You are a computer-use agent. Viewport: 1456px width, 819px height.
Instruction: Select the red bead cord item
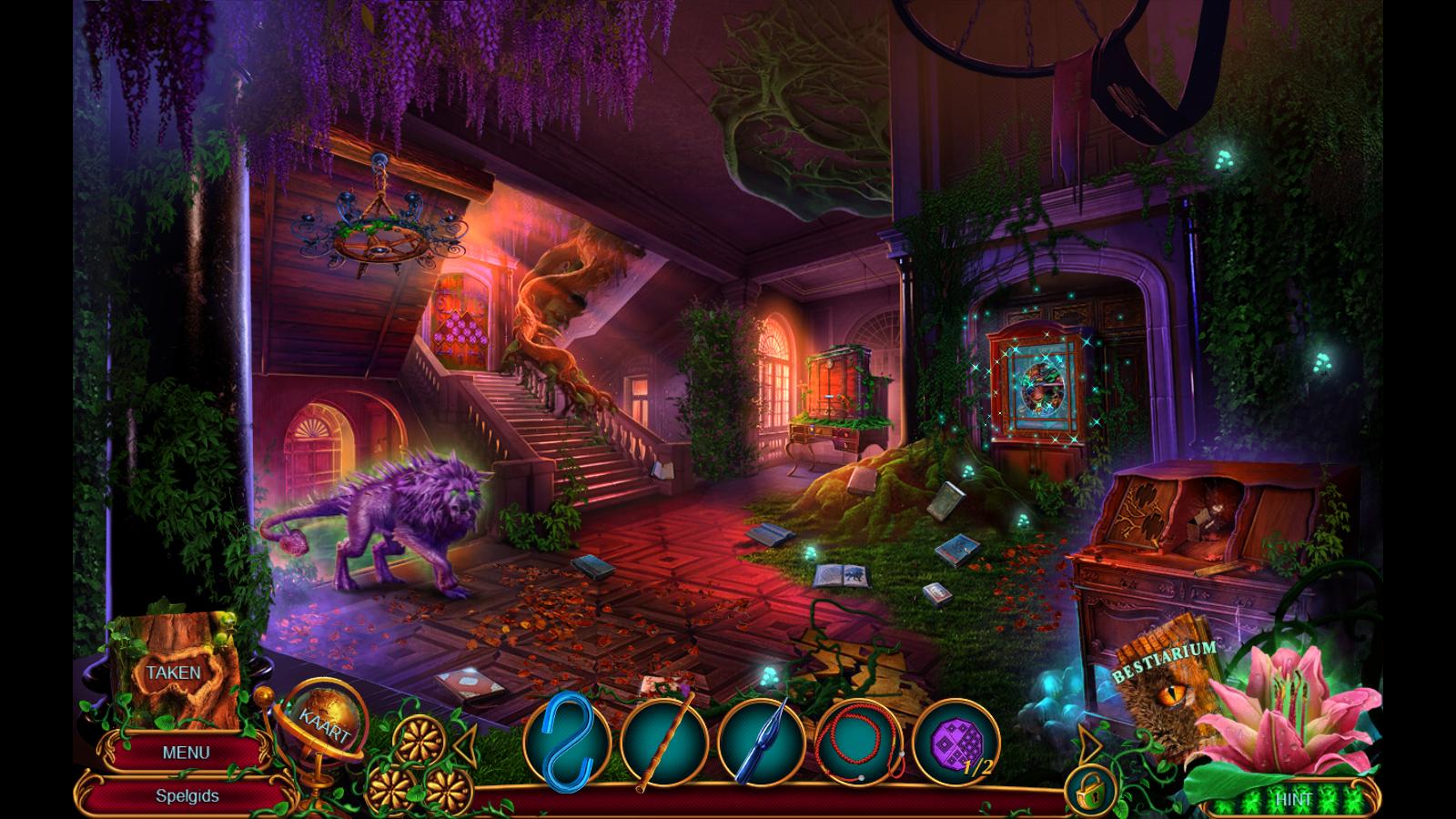(x=858, y=740)
